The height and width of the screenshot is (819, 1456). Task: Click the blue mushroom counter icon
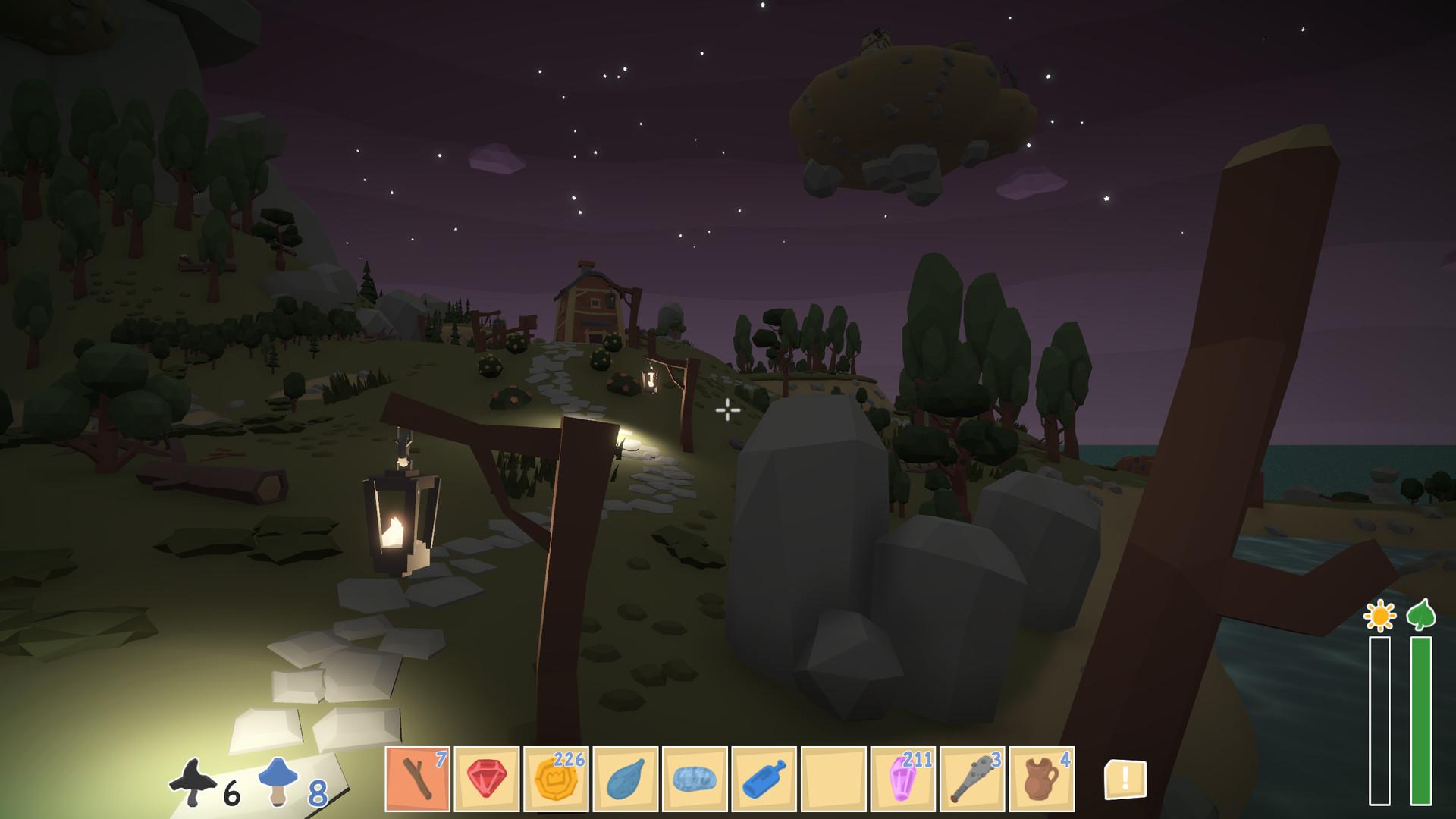pyautogui.click(x=277, y=783)
